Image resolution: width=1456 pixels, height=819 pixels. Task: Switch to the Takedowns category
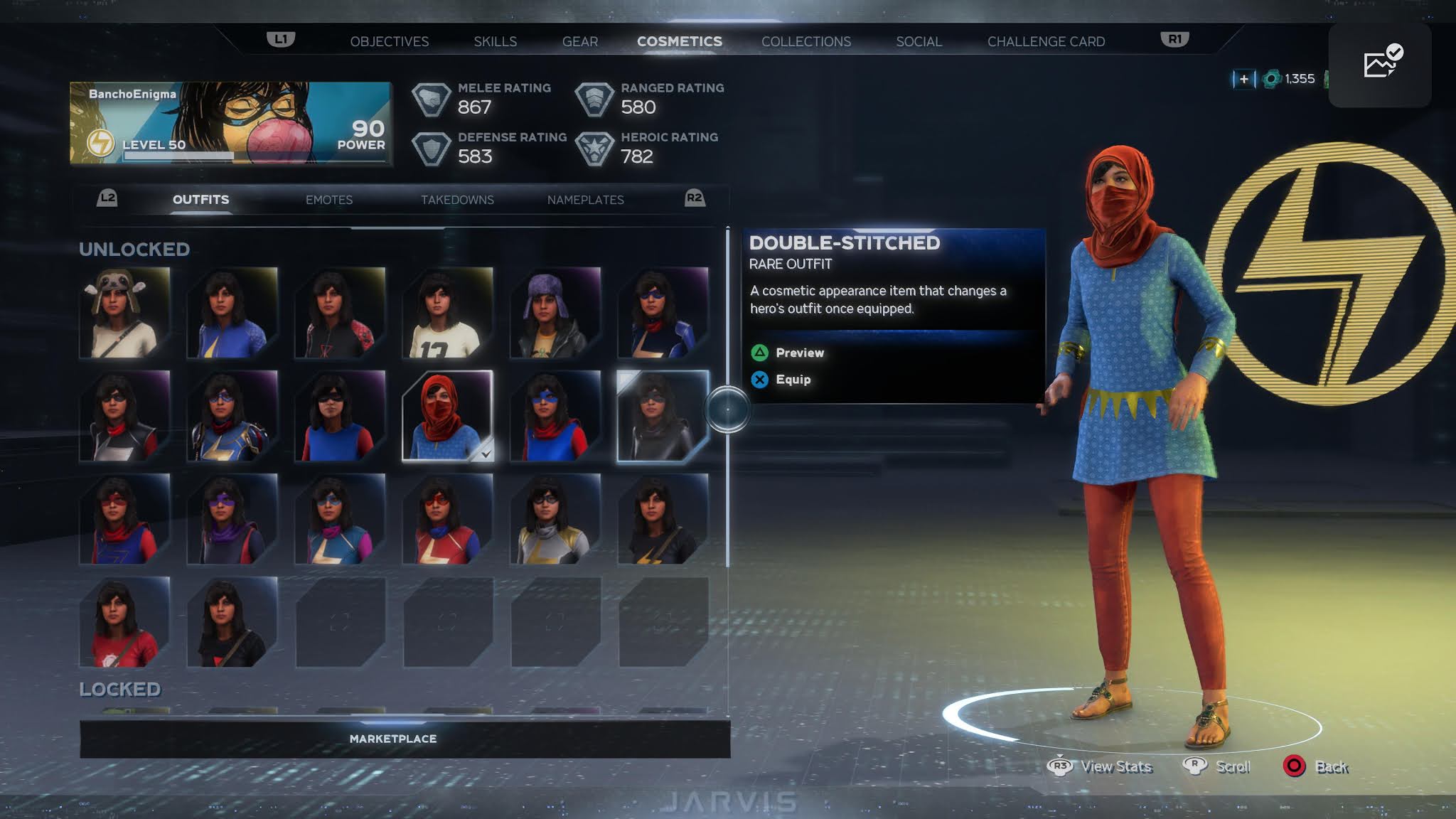457,200
